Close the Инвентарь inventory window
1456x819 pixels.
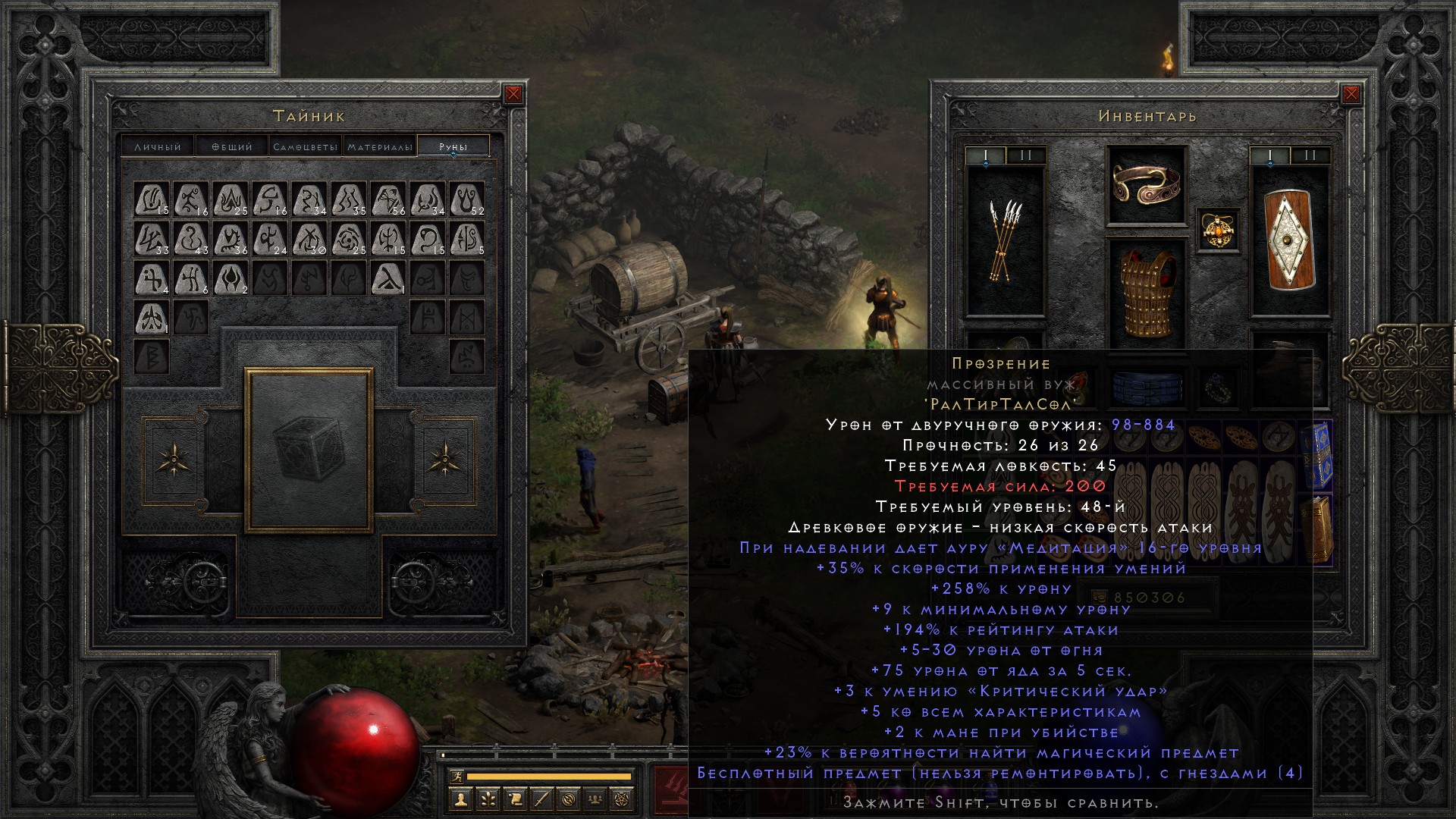pyautogui.click(x=1351, y=94)
